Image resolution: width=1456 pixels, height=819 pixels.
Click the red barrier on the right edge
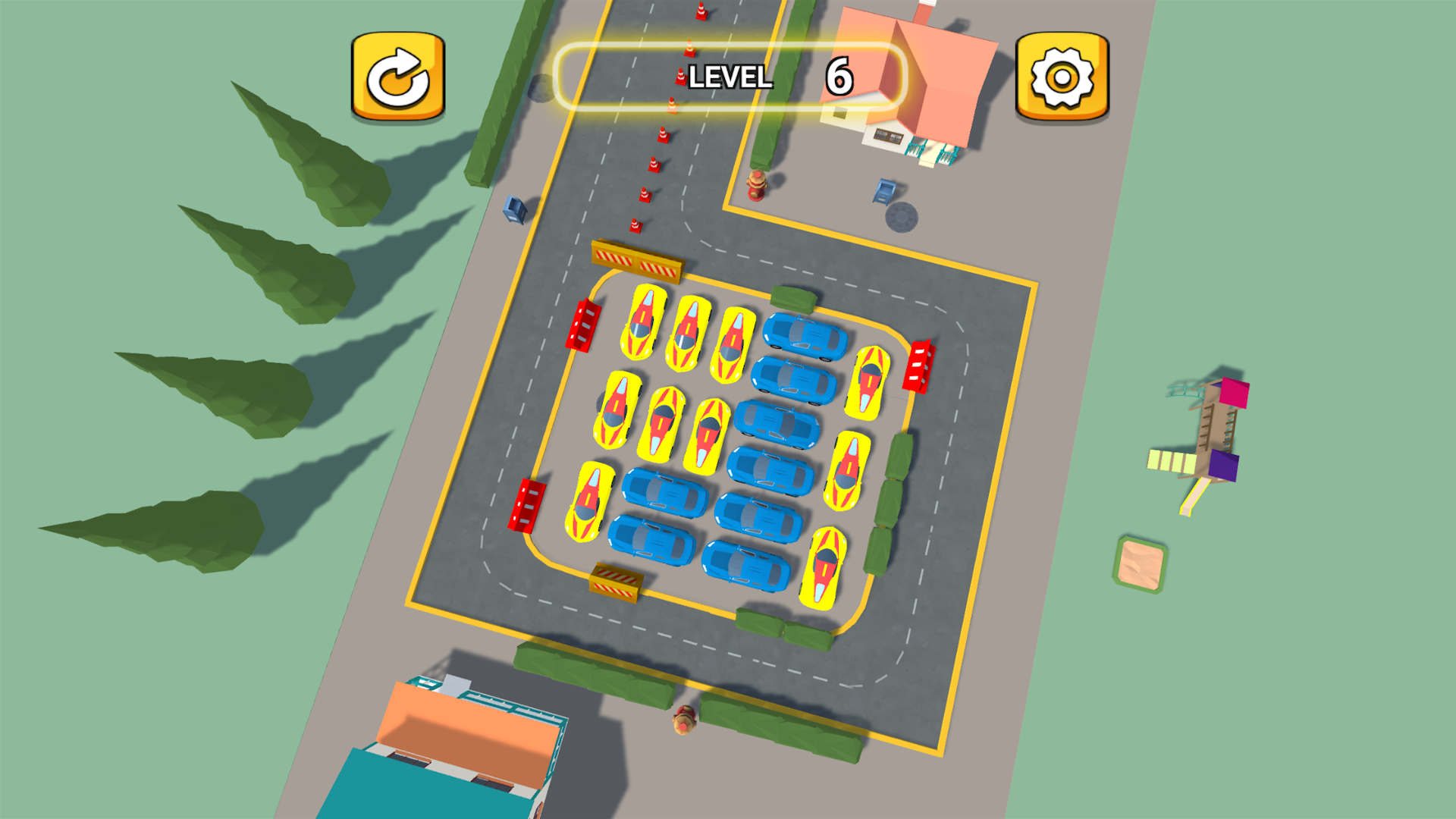(920, 364)
